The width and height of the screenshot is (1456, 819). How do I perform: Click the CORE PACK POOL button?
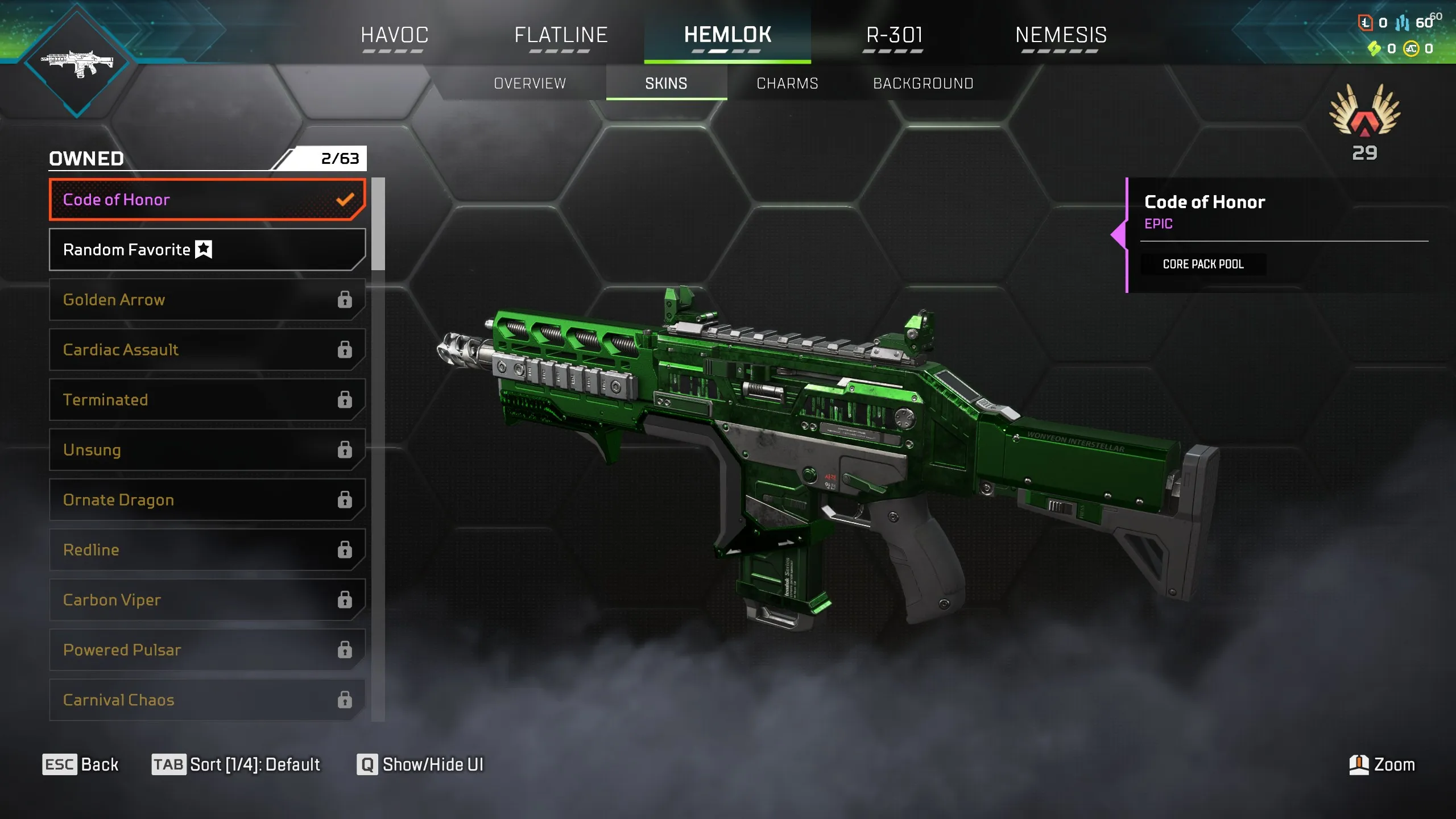coord(1203,264)
